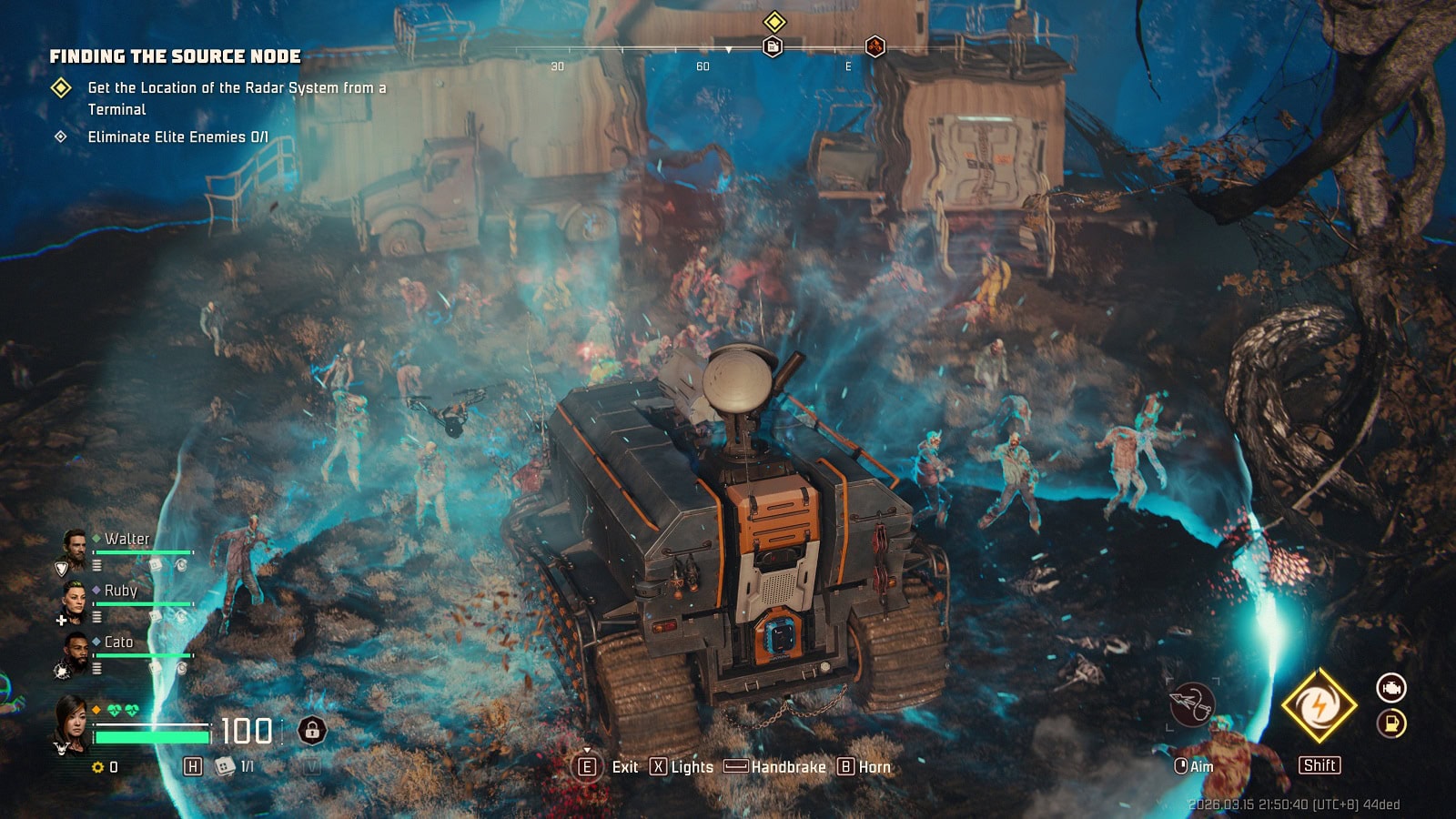
Task: Click the red elite enemy compass marker
Action: coord(875,46)
